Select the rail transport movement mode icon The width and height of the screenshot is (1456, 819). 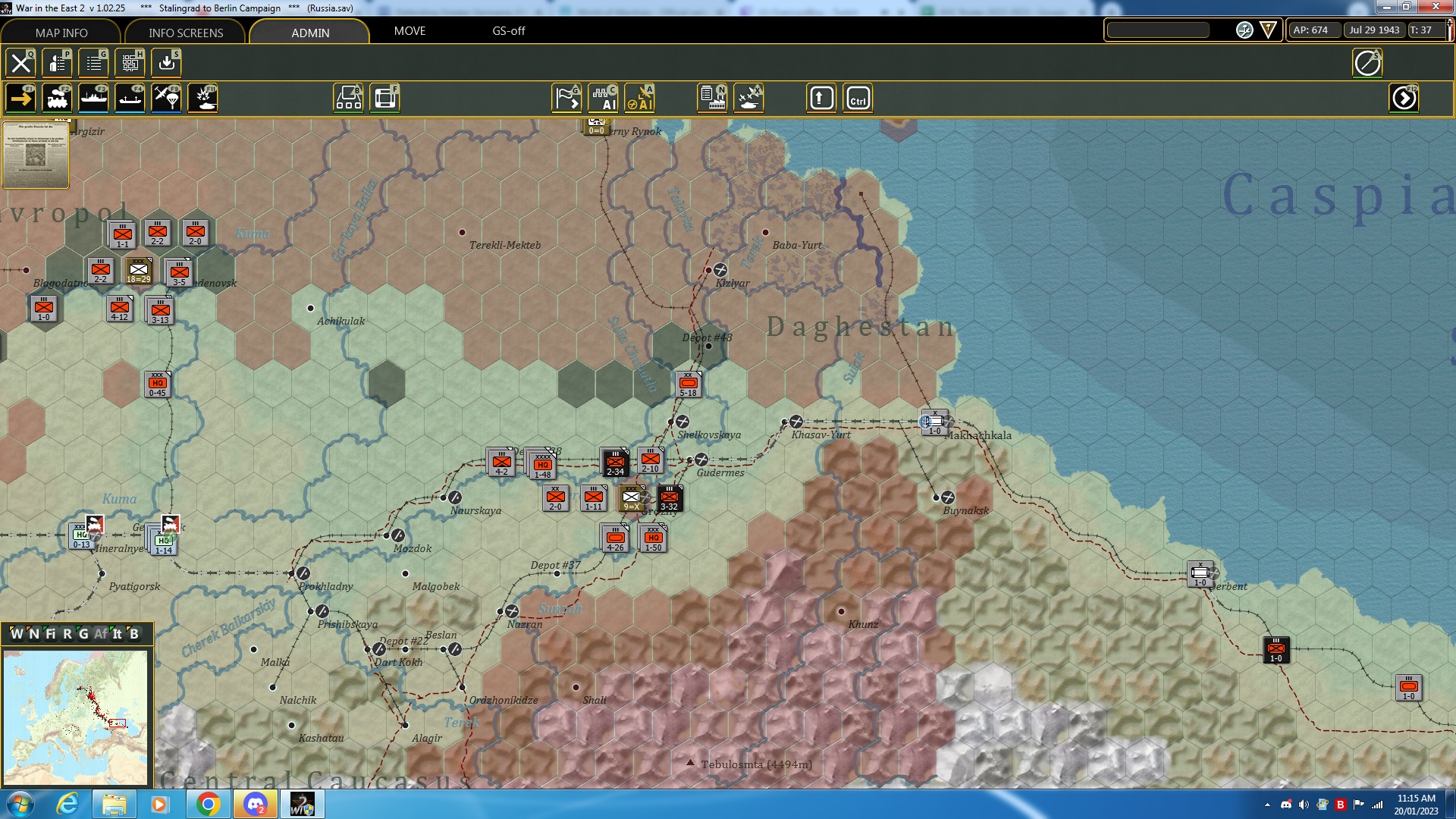58,97
